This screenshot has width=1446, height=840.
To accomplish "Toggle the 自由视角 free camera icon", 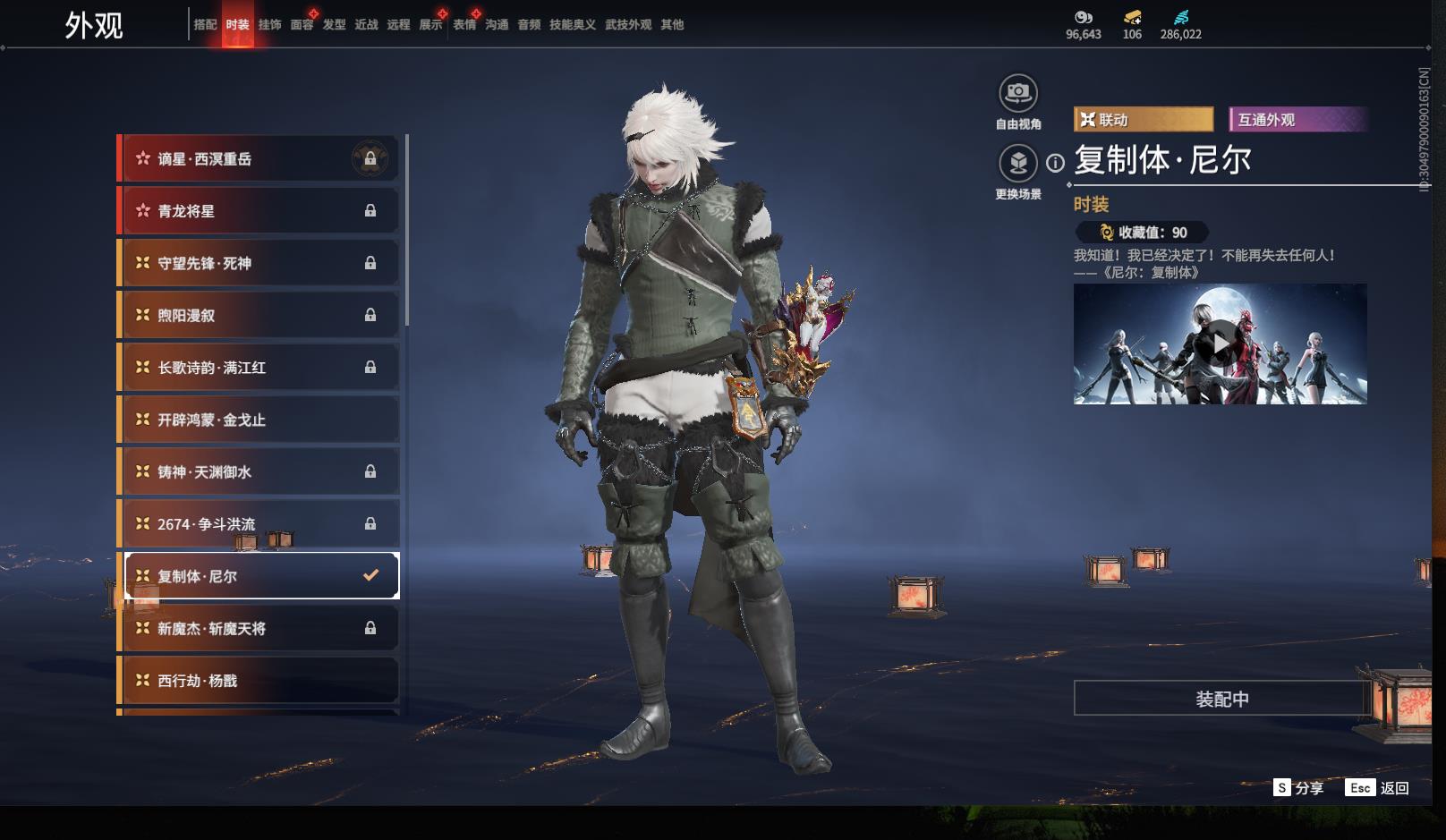I will 1017,93.
